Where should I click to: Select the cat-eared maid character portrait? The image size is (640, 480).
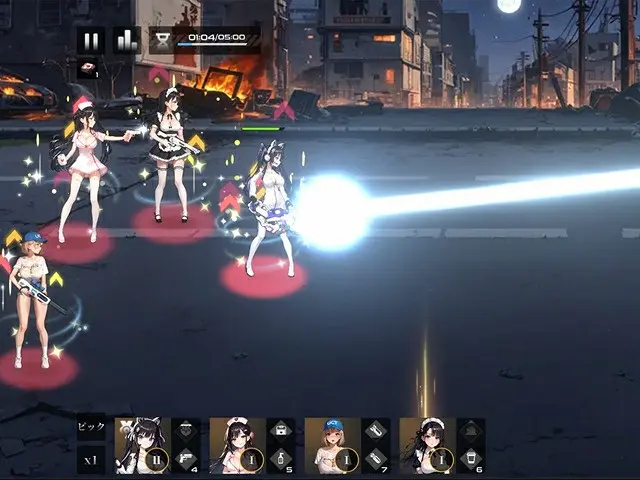coord(142,444)
